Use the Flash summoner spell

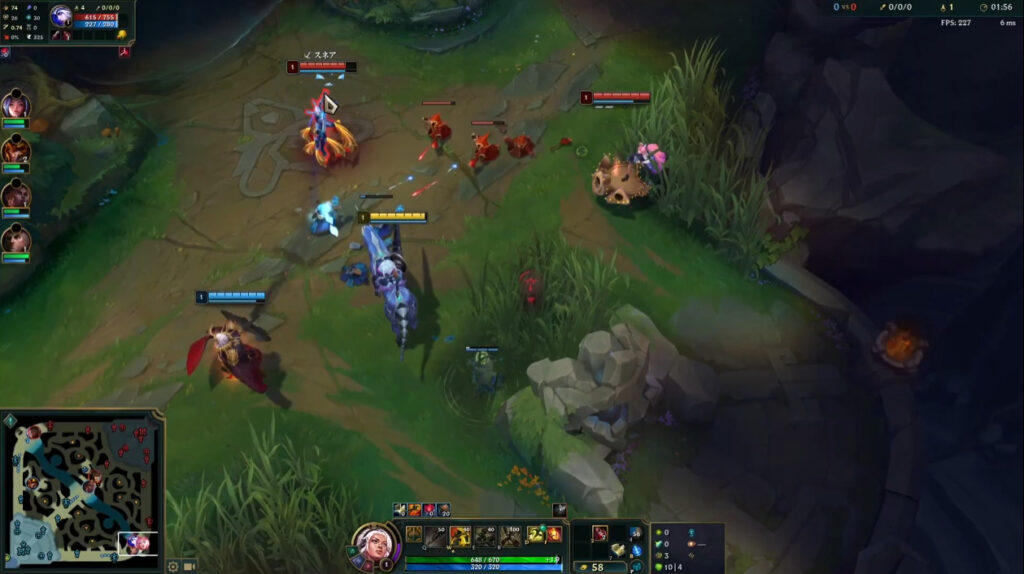[x=536, y=535]
